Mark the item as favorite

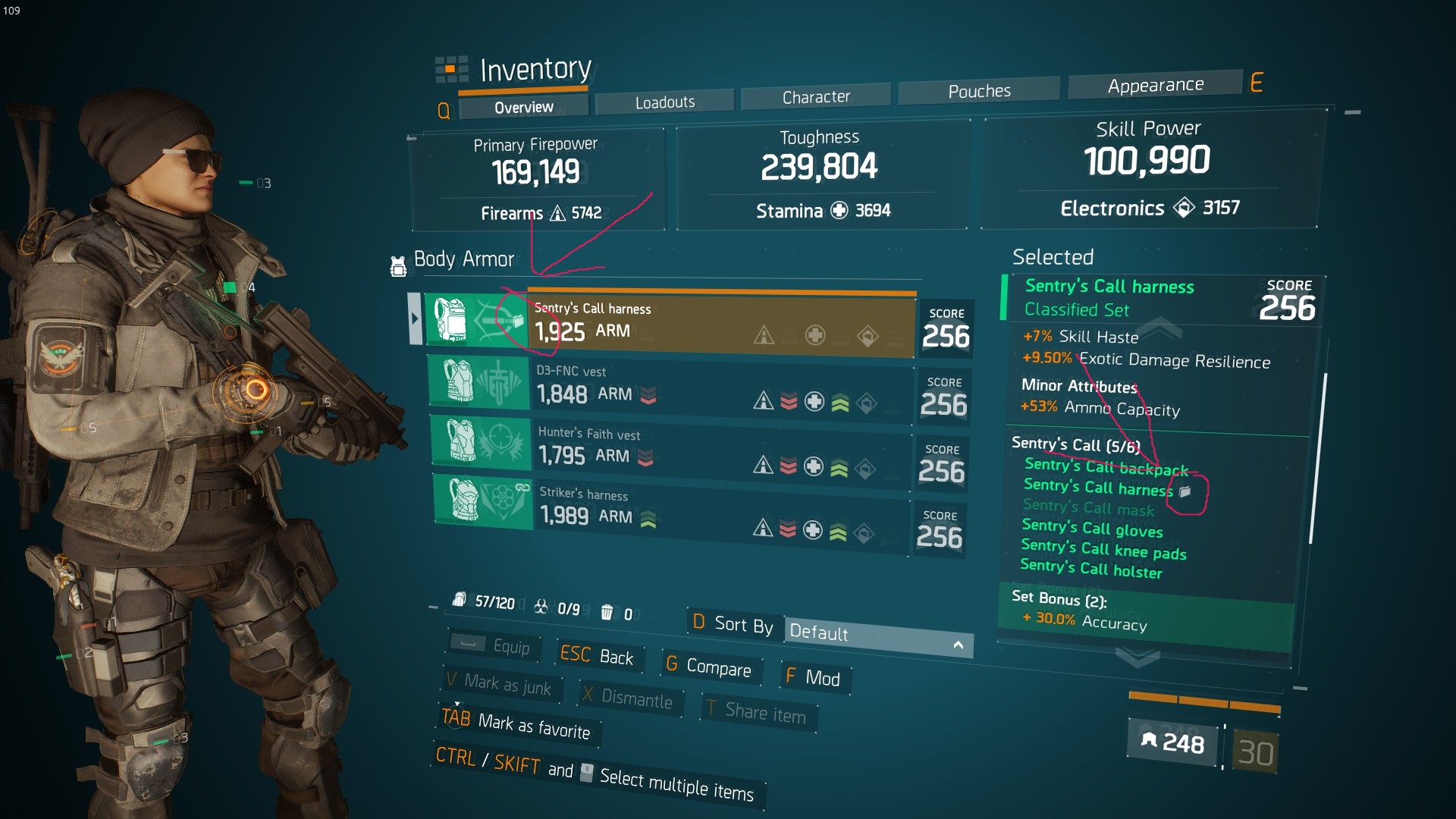pos(517,724)
